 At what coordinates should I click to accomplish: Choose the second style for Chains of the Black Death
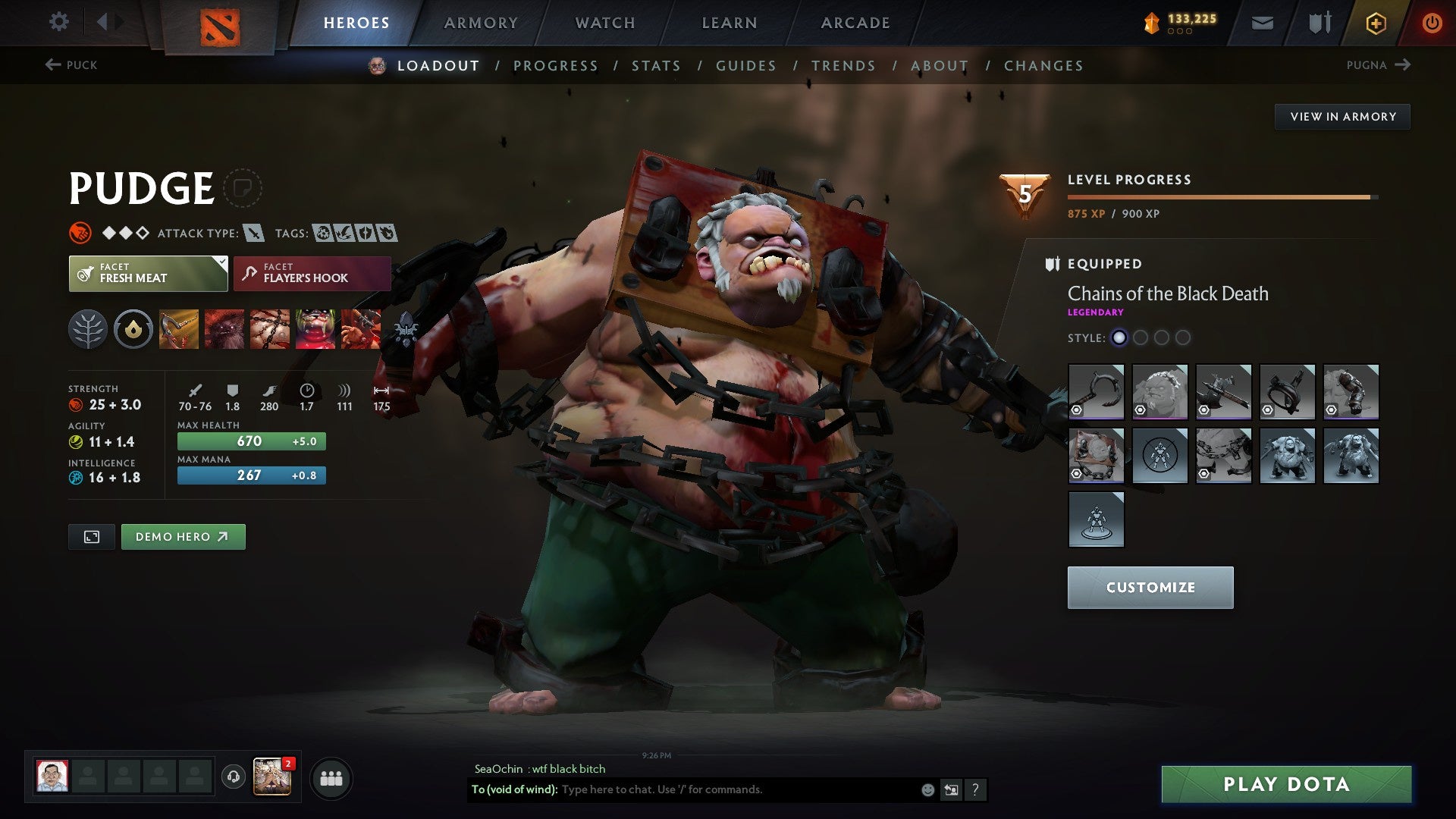[1141, 339]
